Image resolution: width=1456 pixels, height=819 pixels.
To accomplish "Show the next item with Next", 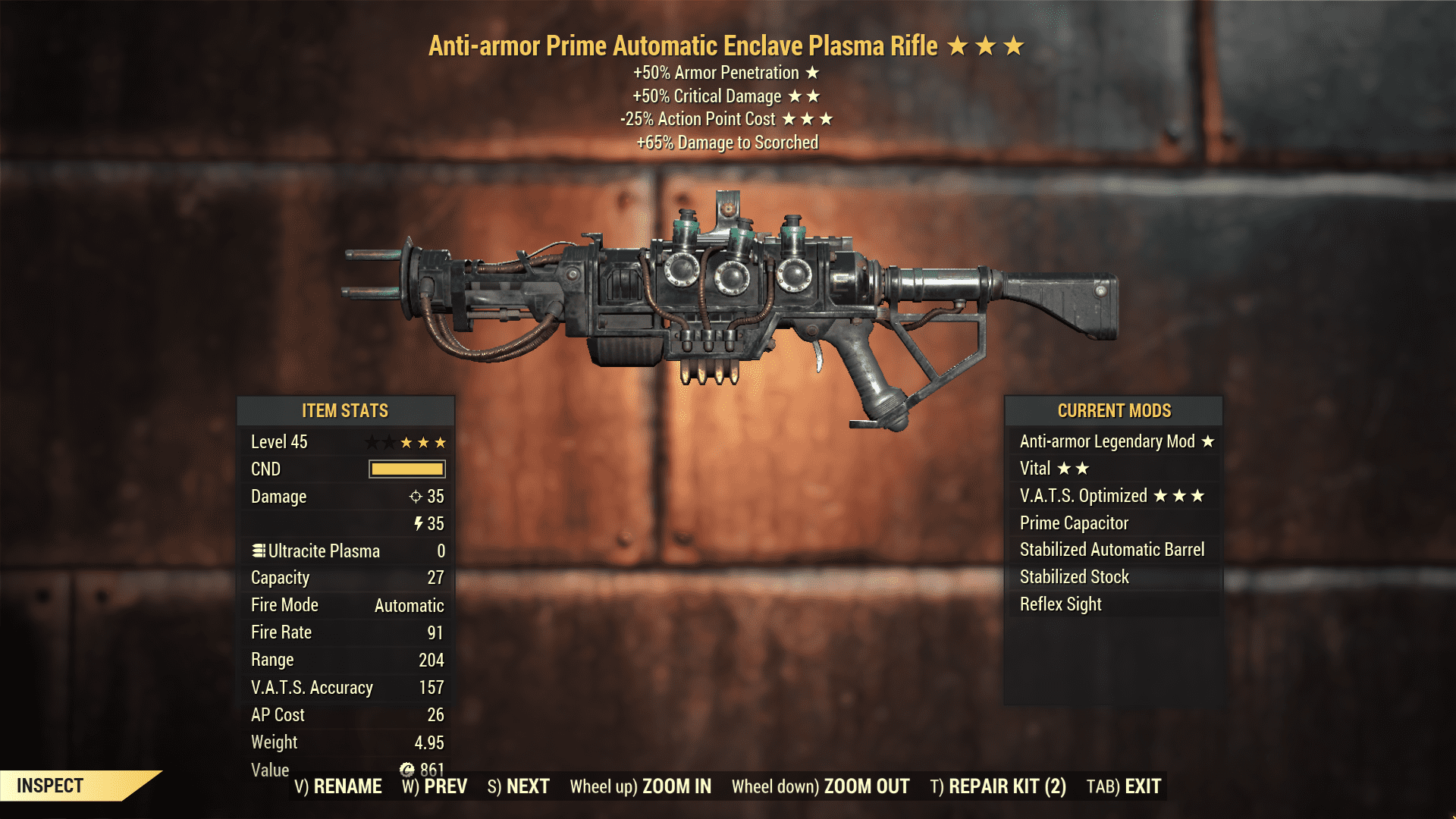I will click(x=519, y=786).
